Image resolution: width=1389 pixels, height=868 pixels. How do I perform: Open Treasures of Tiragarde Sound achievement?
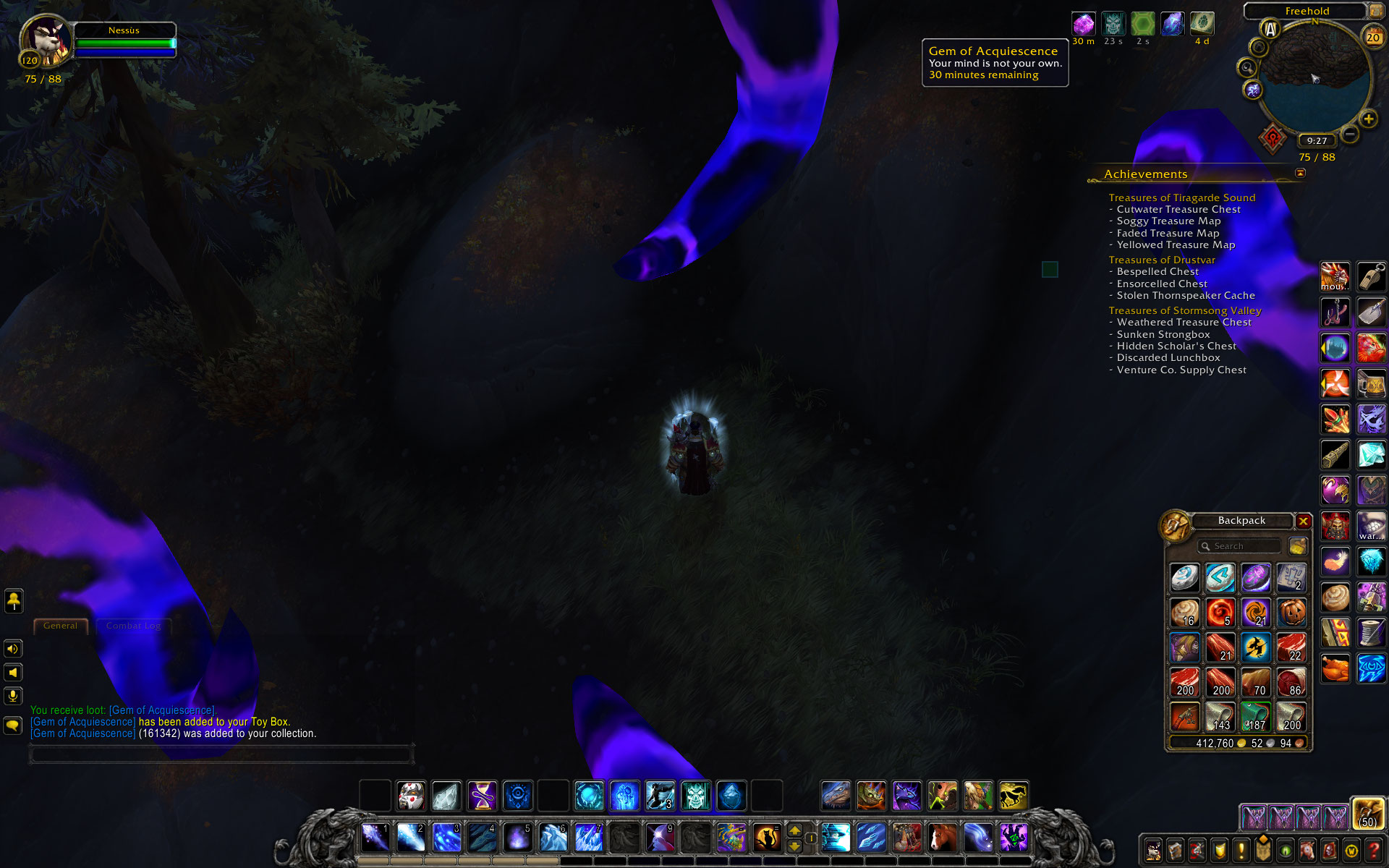pyautogui.click(x=1181, y=197)
